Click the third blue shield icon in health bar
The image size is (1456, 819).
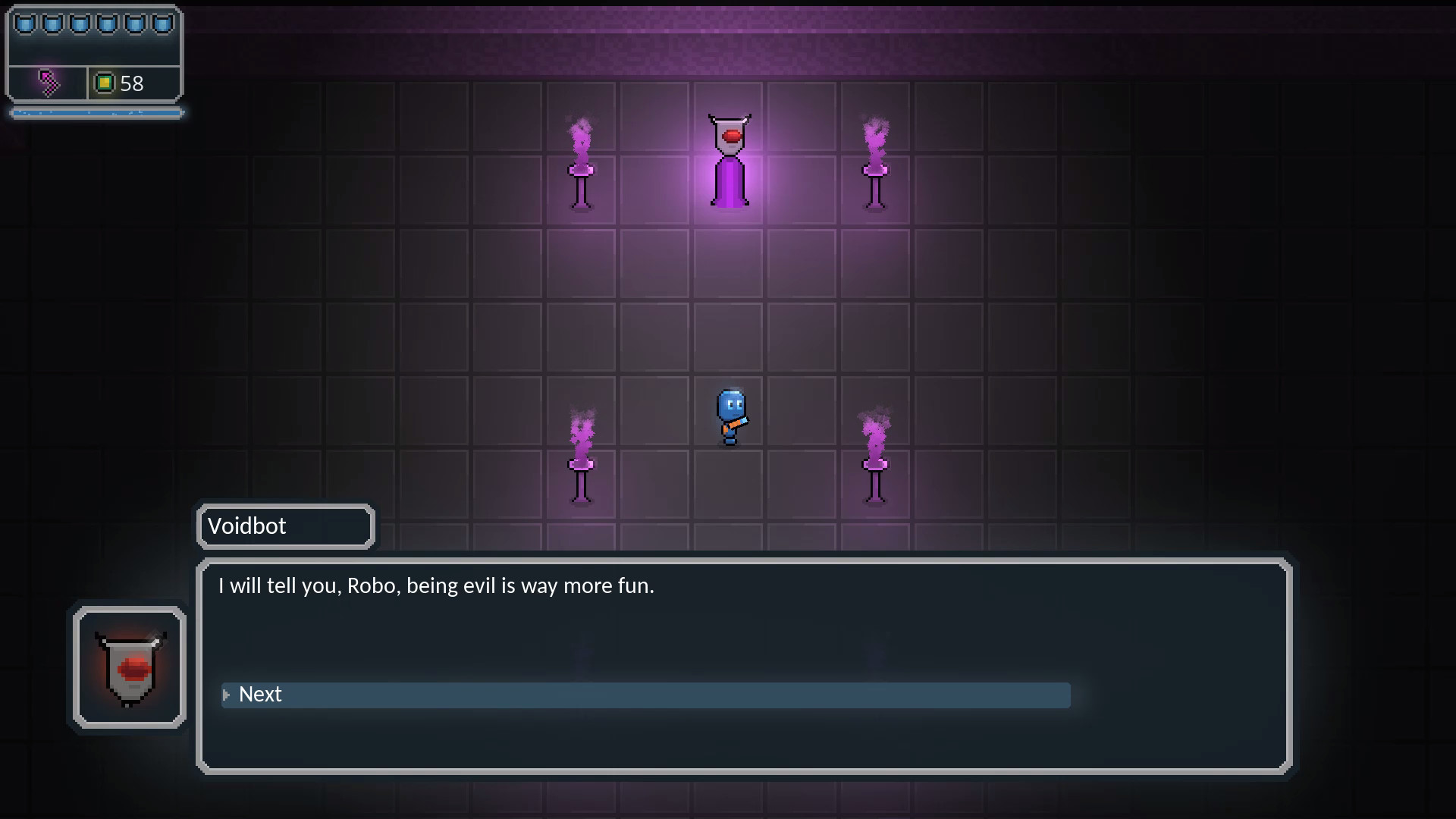click(x=78, y=23)
